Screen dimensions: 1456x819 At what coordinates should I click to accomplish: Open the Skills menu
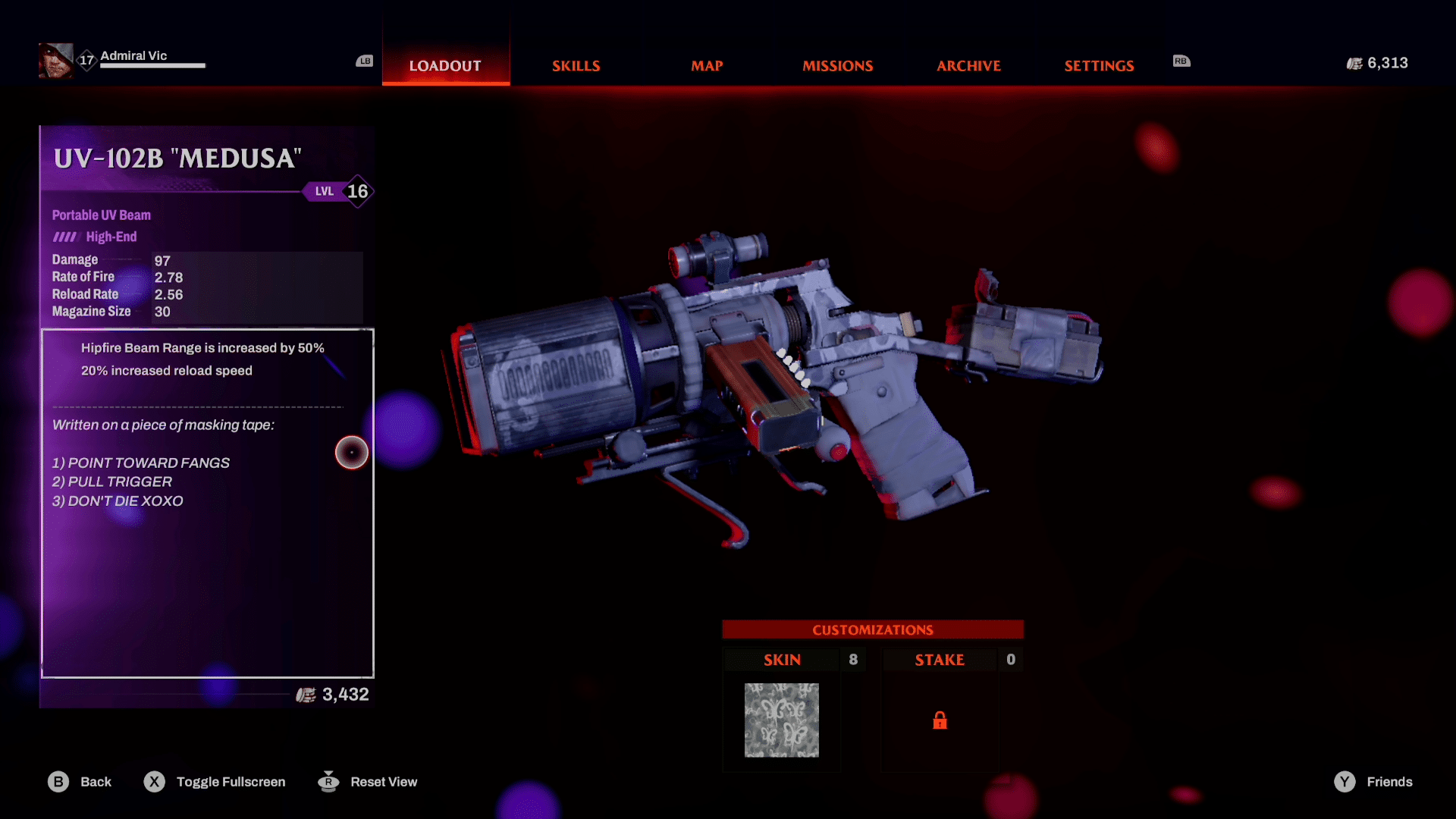click(576, 66)
